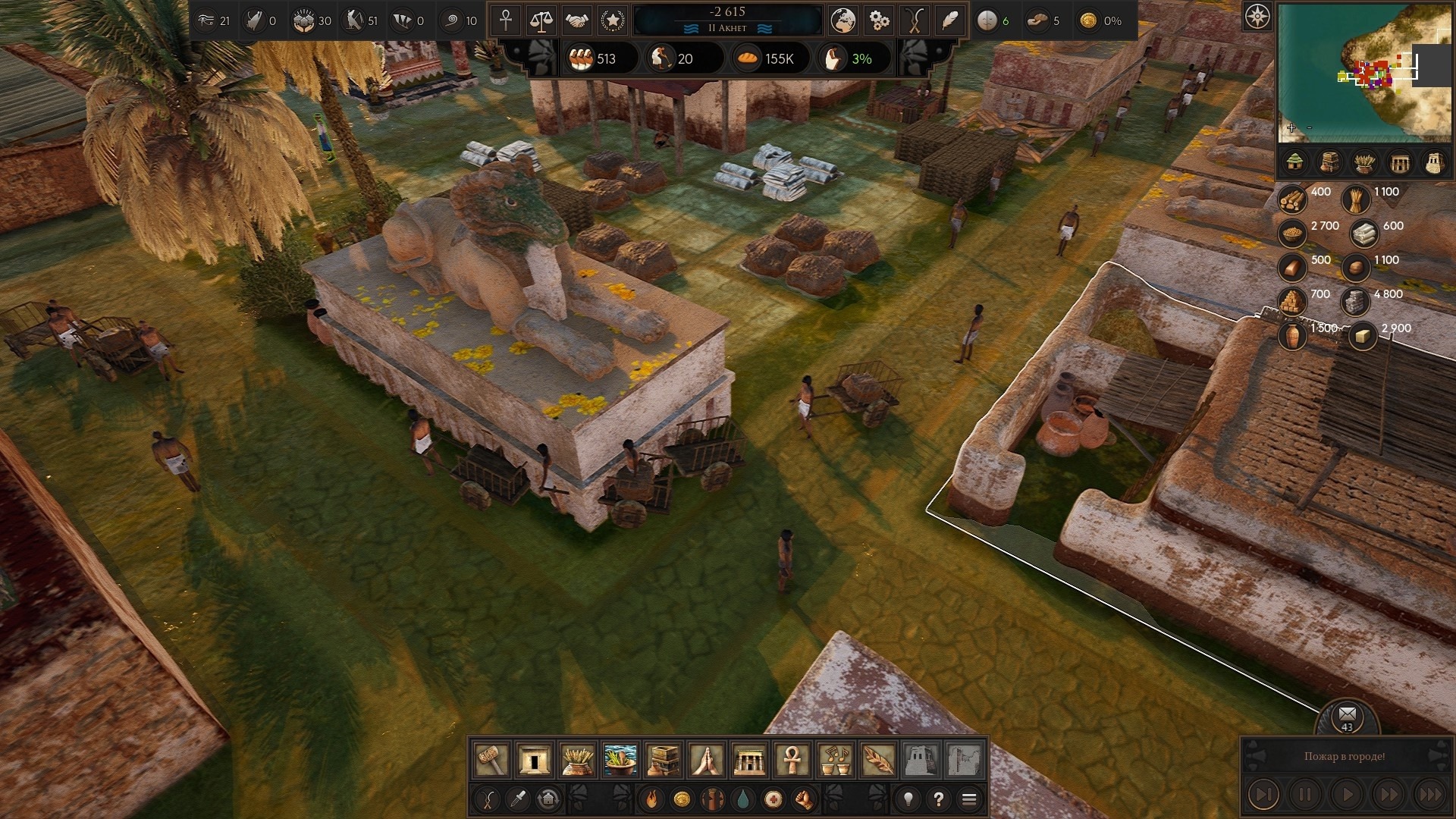This screenshot has width=1456, height=819.
Task: Select the praying hands religion category
Action: 706,759
